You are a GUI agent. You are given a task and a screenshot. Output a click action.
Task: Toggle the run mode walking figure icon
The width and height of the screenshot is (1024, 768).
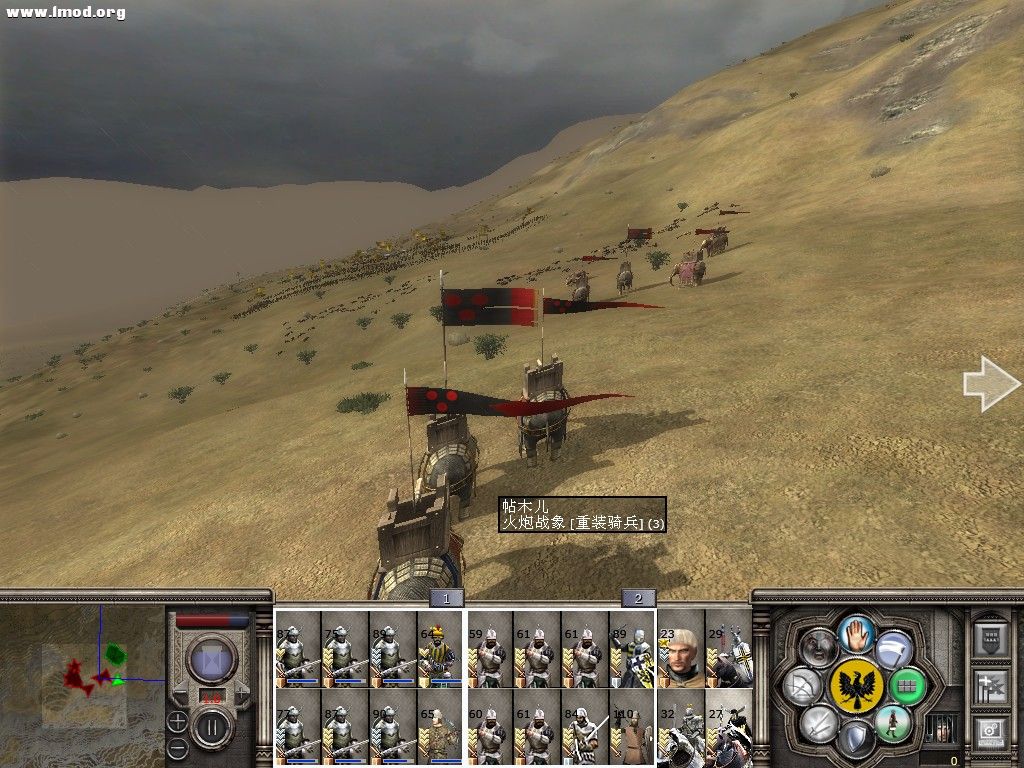point(894,723)
